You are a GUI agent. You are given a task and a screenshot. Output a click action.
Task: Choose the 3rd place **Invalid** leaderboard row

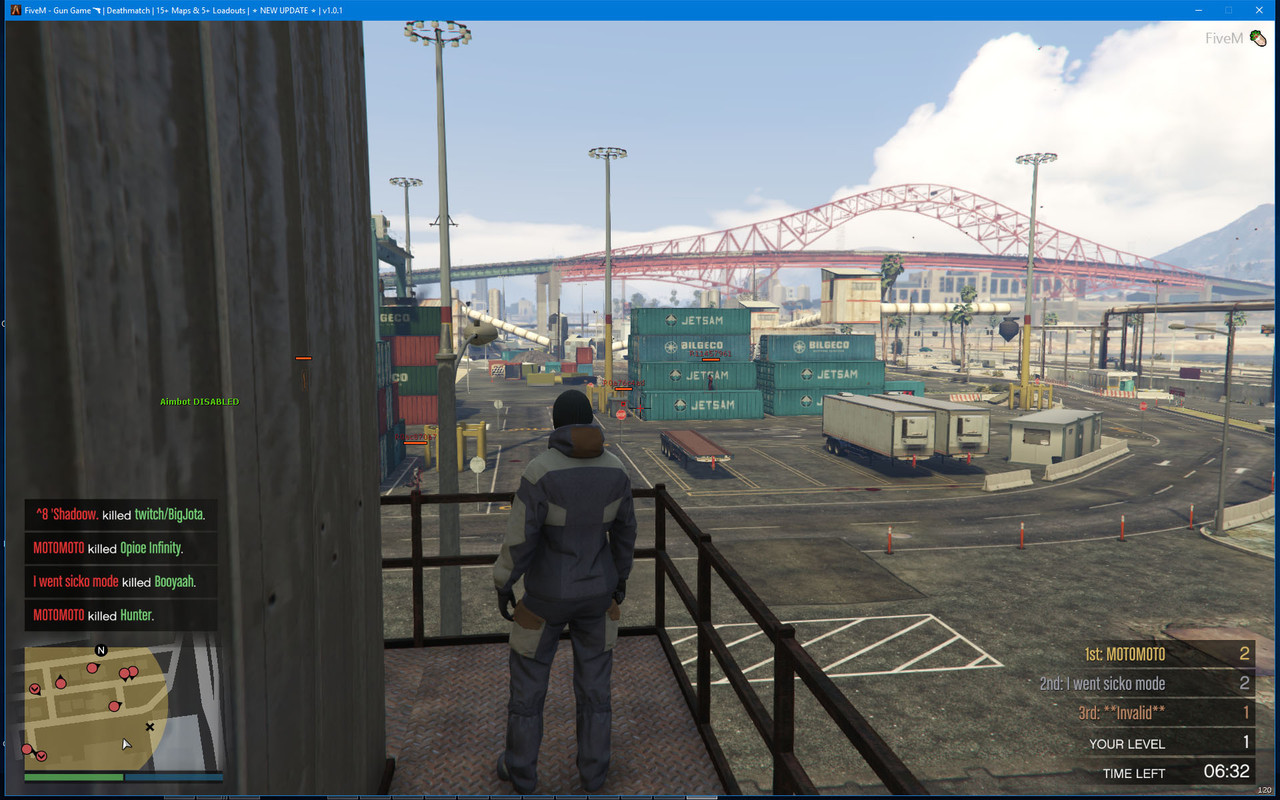(1165, 713)
